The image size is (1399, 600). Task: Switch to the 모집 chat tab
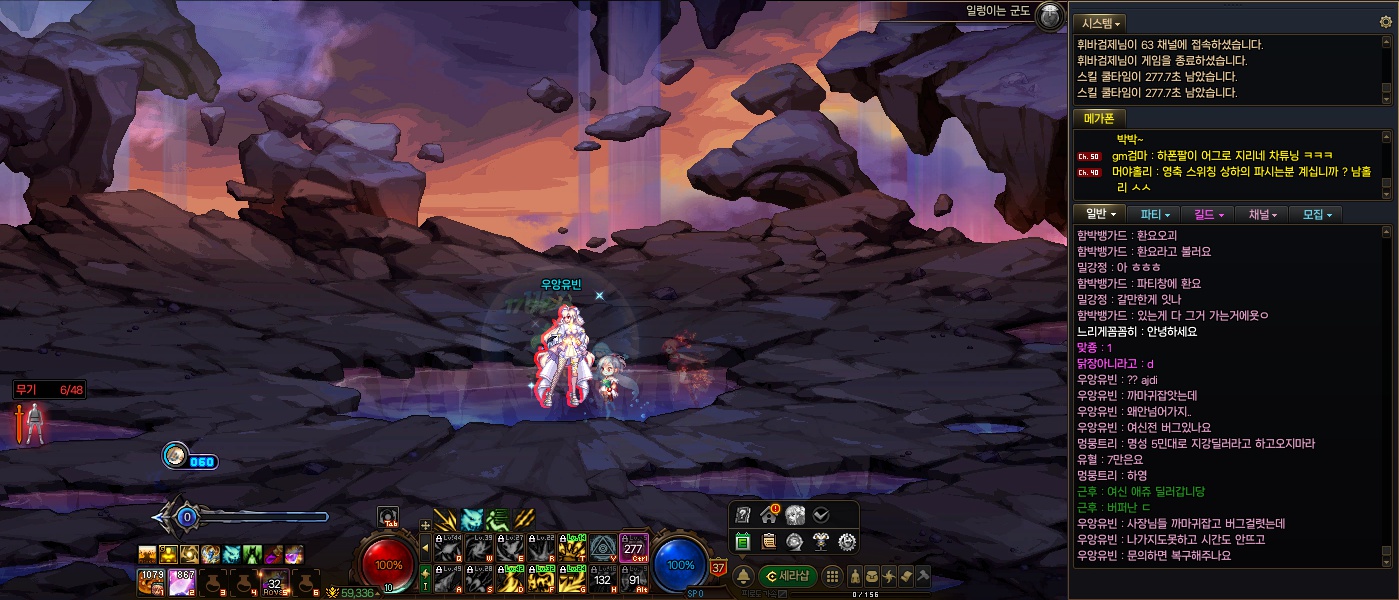1318,214
